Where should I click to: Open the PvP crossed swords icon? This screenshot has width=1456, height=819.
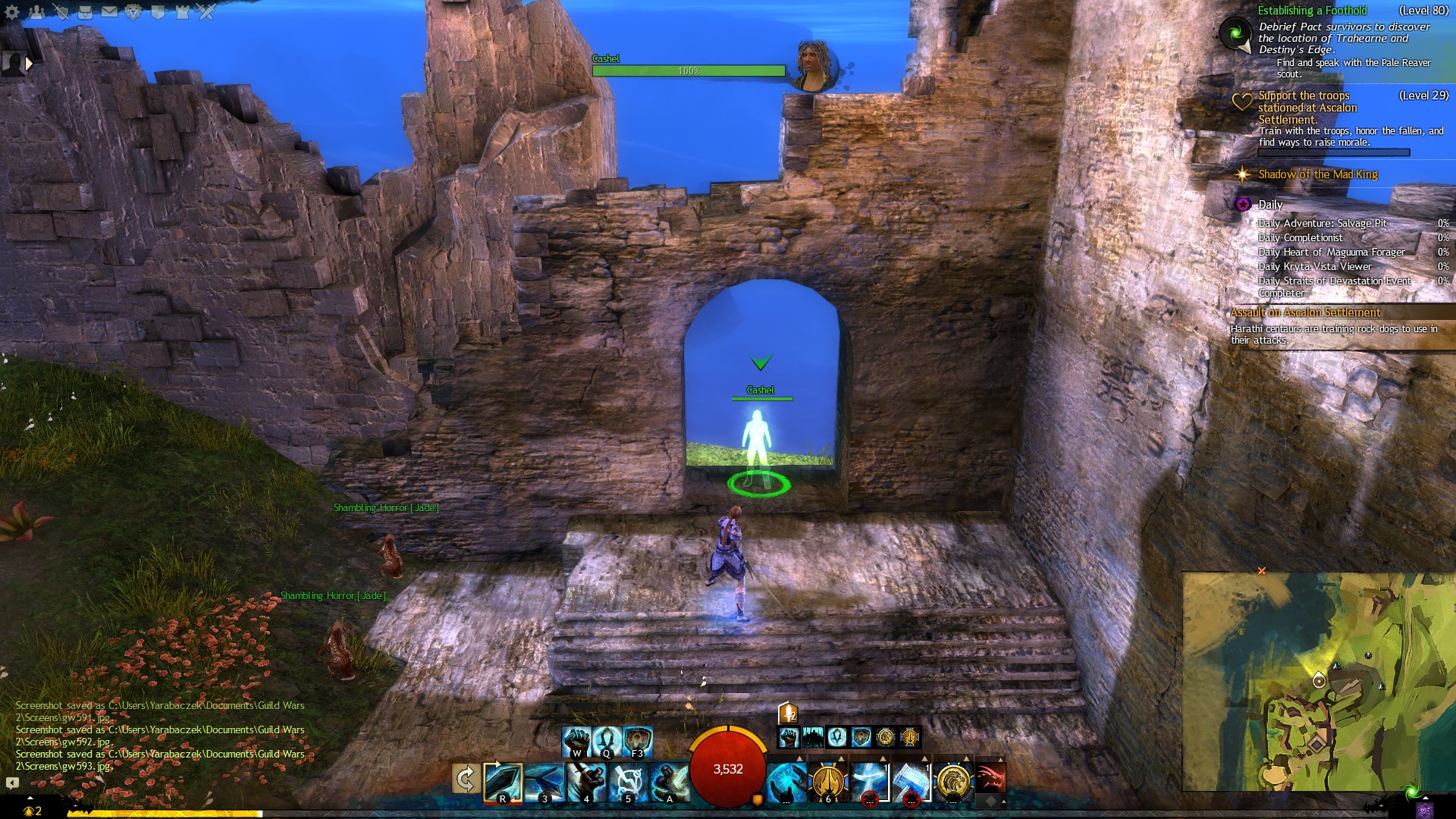[206, 11]
